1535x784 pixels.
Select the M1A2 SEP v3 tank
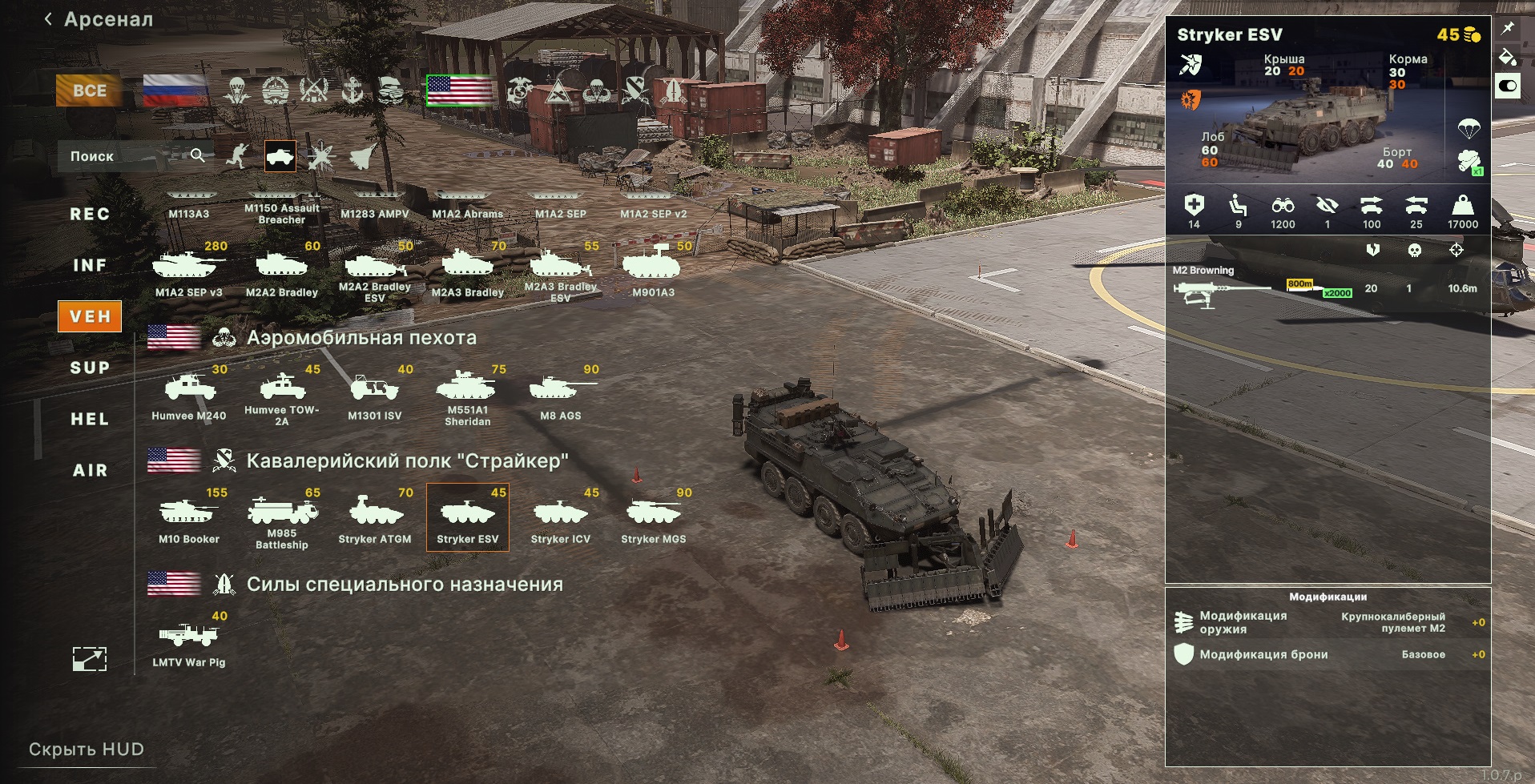[x=189, y=271]
